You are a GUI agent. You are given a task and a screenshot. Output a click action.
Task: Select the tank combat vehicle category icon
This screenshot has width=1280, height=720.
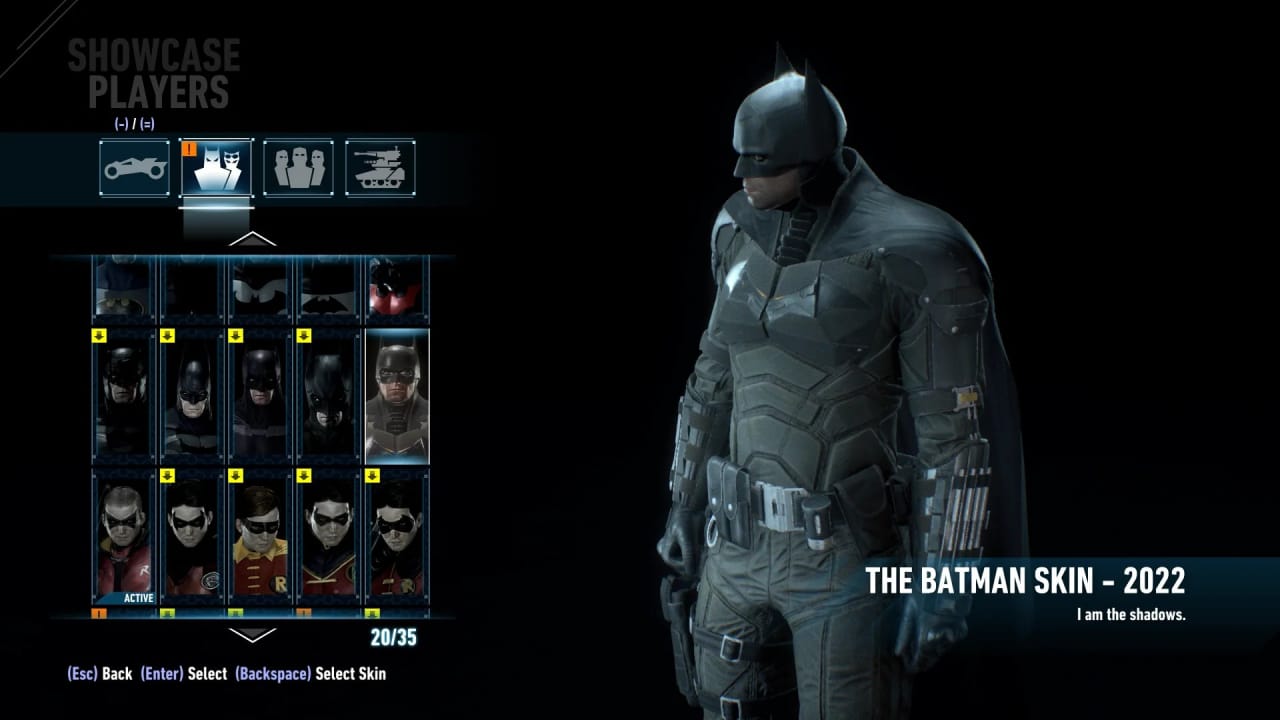[x=381, y=168]
